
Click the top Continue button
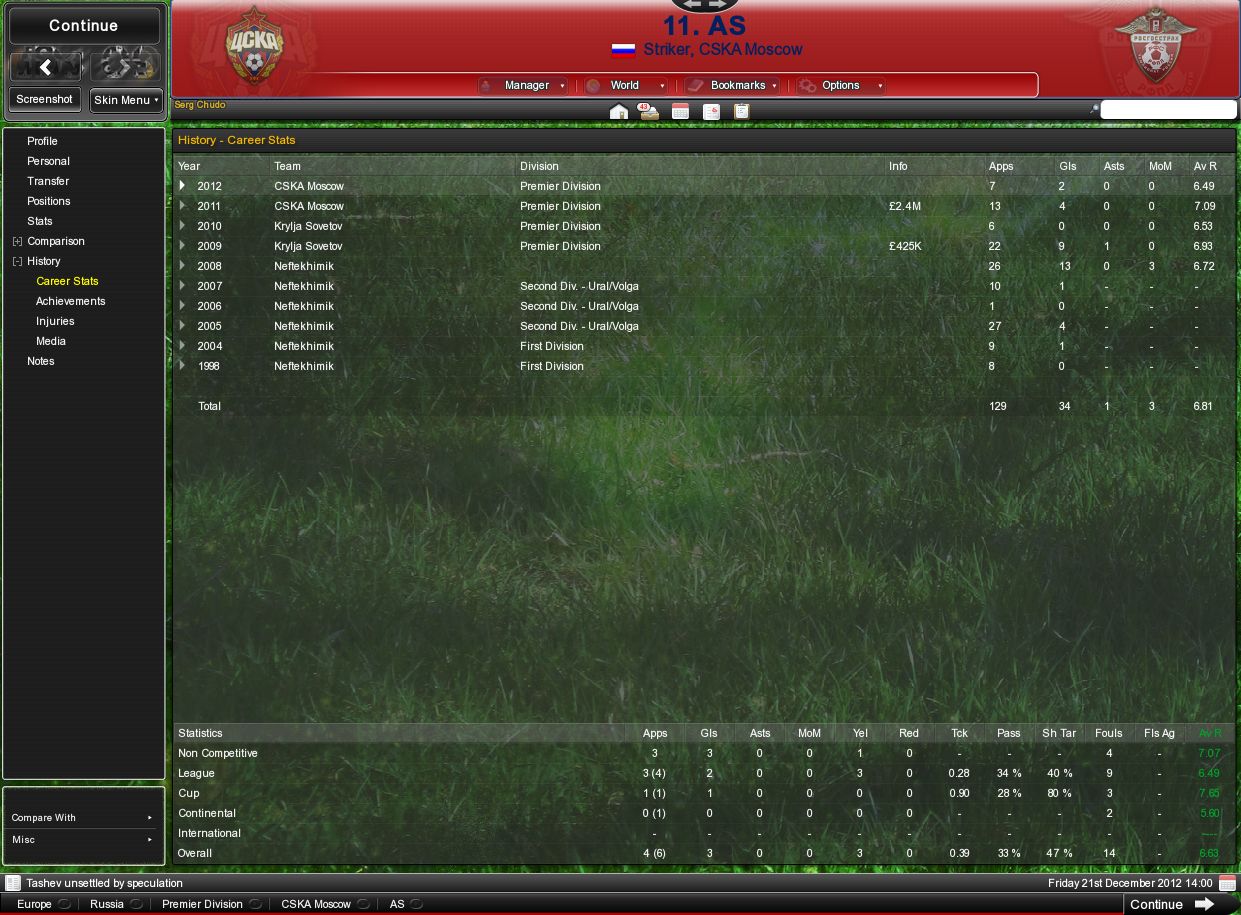(84, 26)
